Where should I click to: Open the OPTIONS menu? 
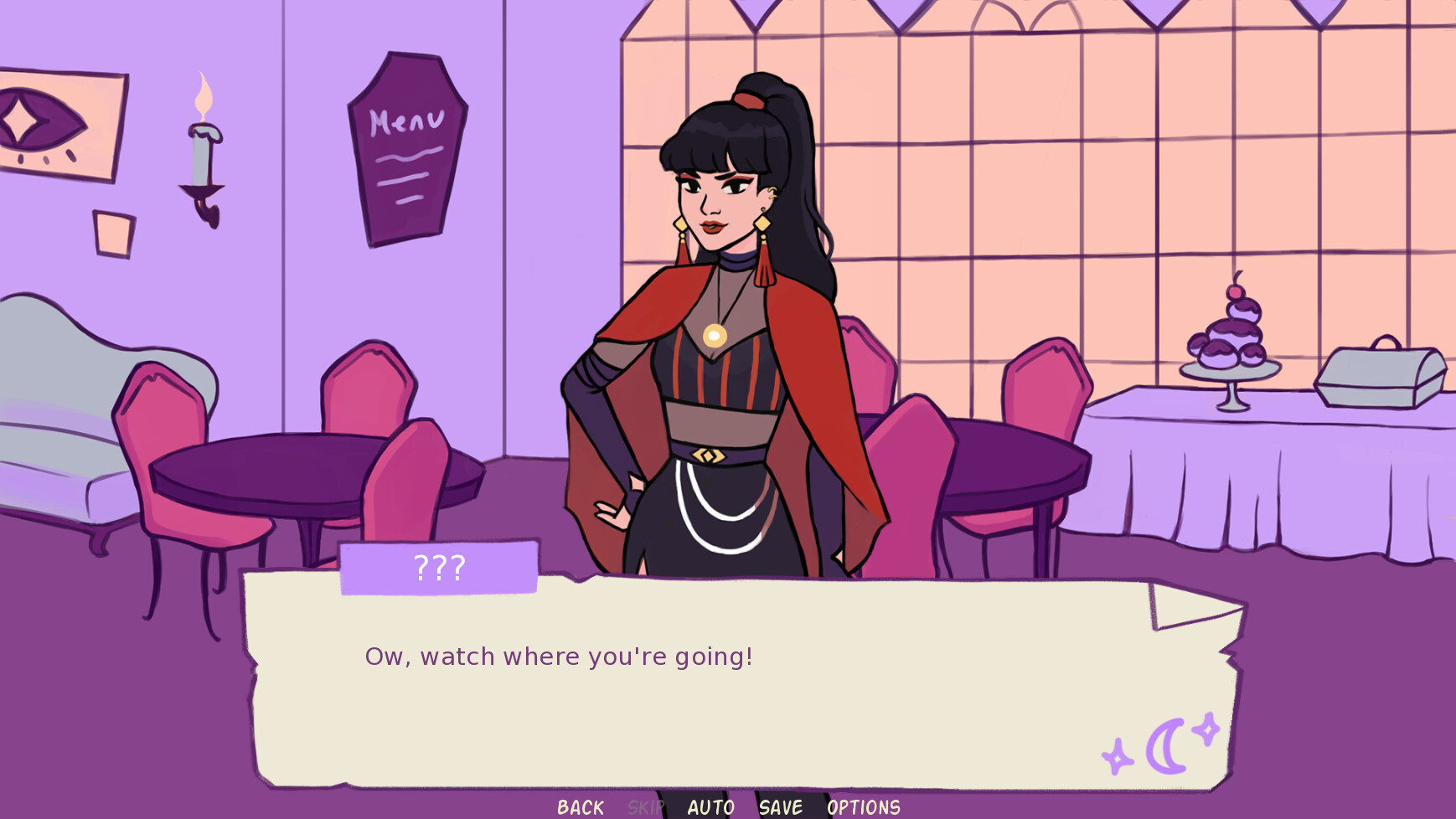pyautogui.click(x=863, y=807)
